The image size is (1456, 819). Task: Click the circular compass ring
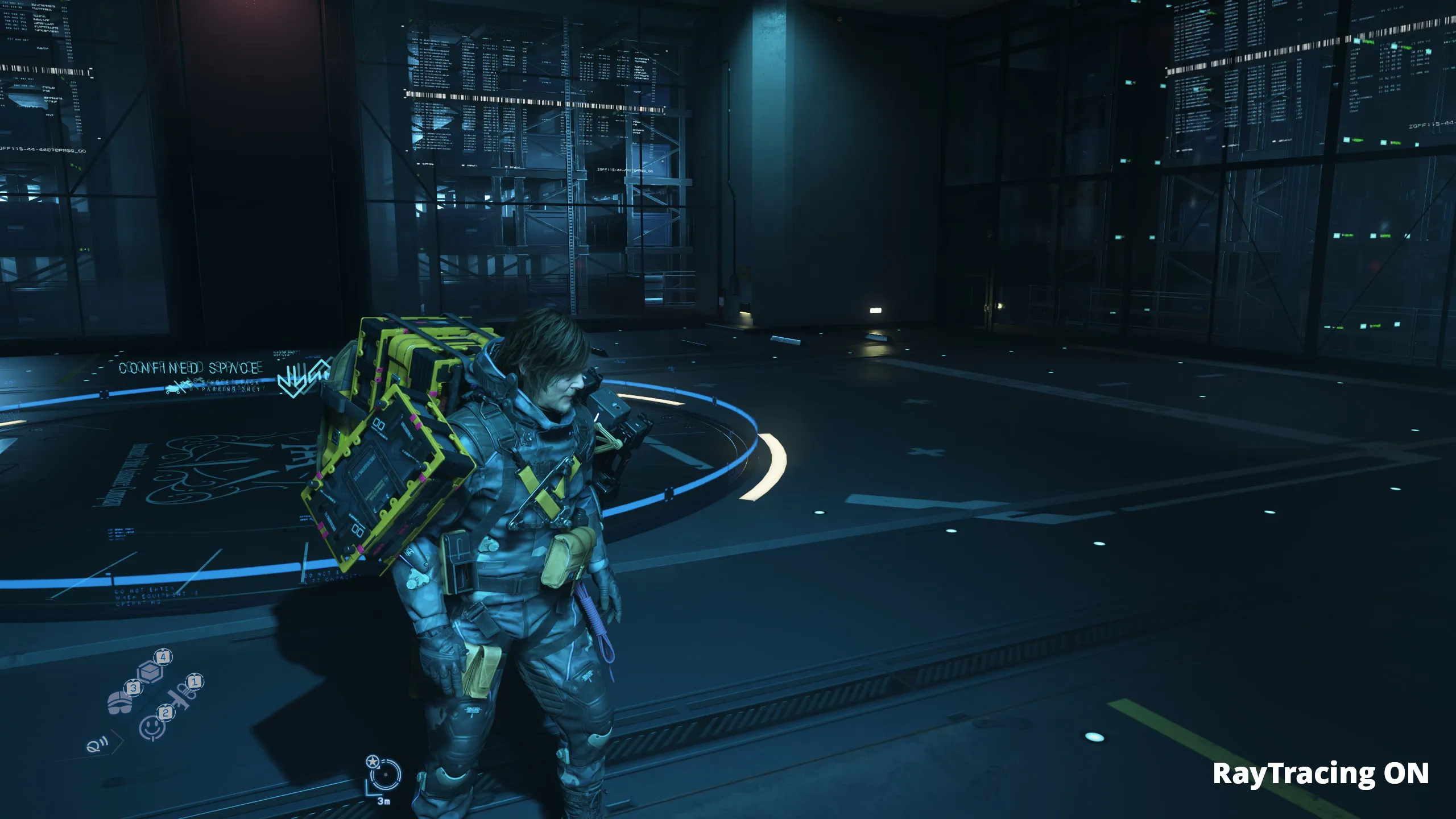click(386, 775)
